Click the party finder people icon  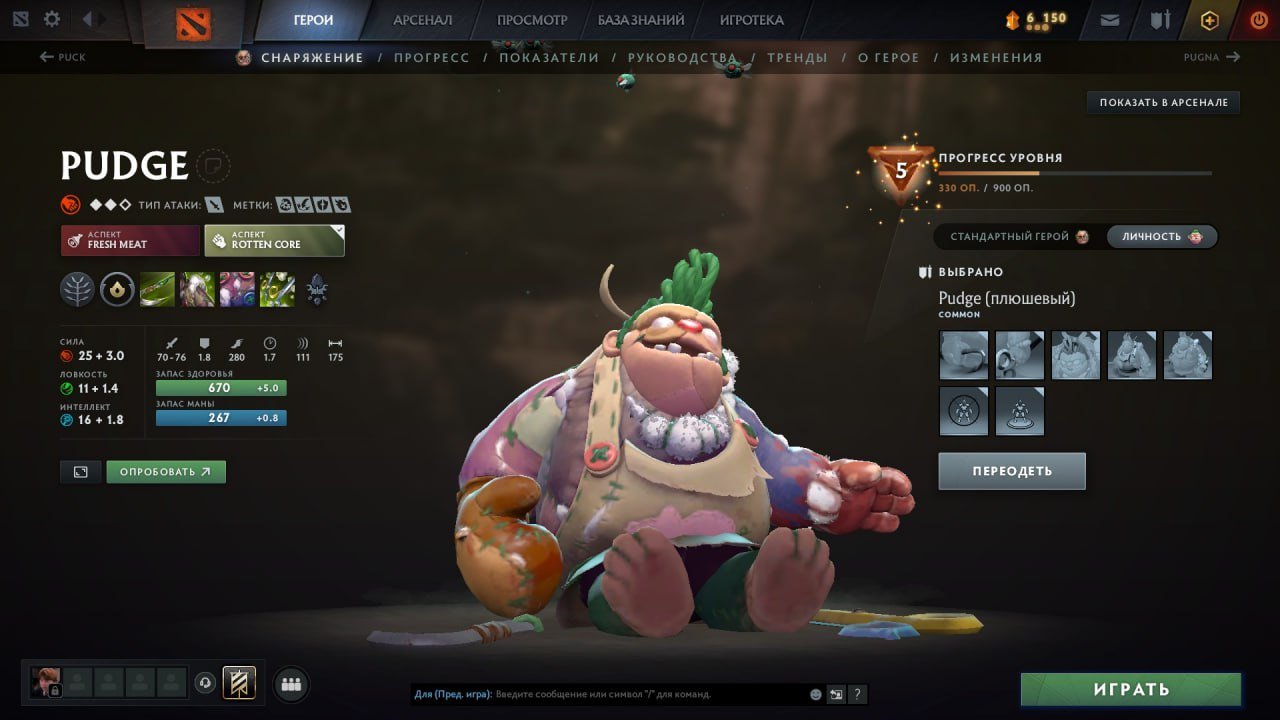pyautogui.click(x=290, y=683)
